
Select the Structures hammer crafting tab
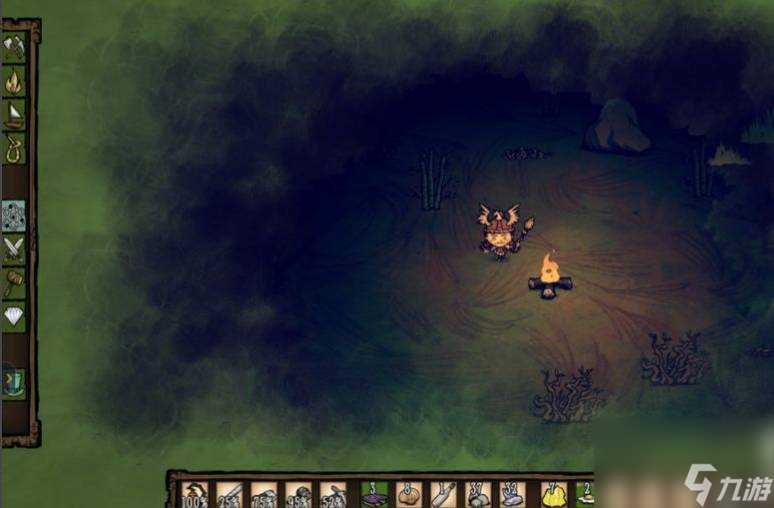coord(14,284)
